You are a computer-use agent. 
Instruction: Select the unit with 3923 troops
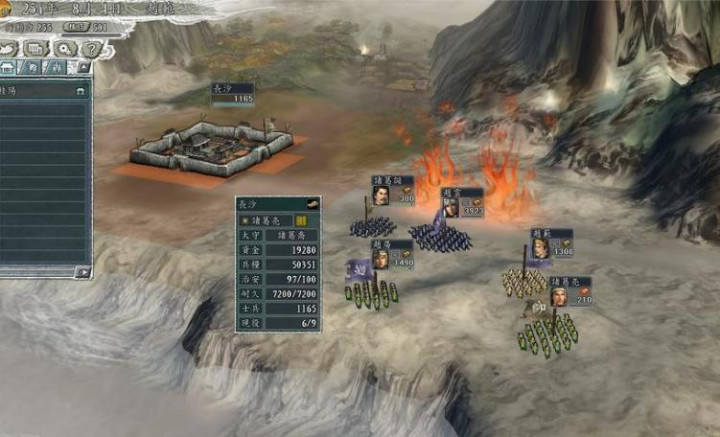(461, 203)
